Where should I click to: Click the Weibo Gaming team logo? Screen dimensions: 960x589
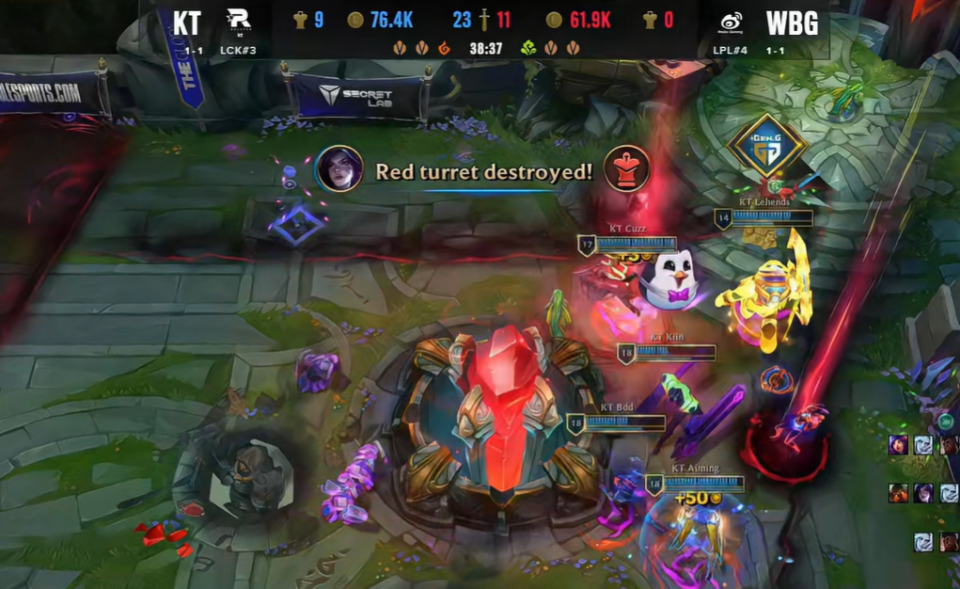pyautogui.click(x=731, y=21)
